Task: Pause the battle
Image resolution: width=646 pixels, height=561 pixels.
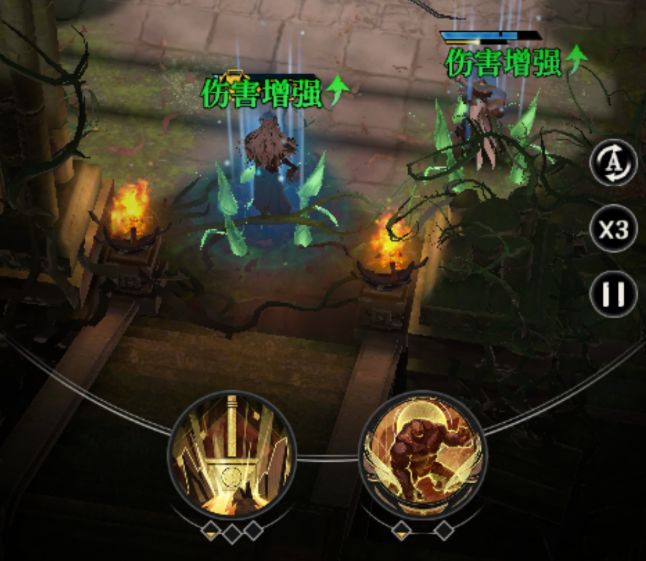Action: (x=613, y=295)
